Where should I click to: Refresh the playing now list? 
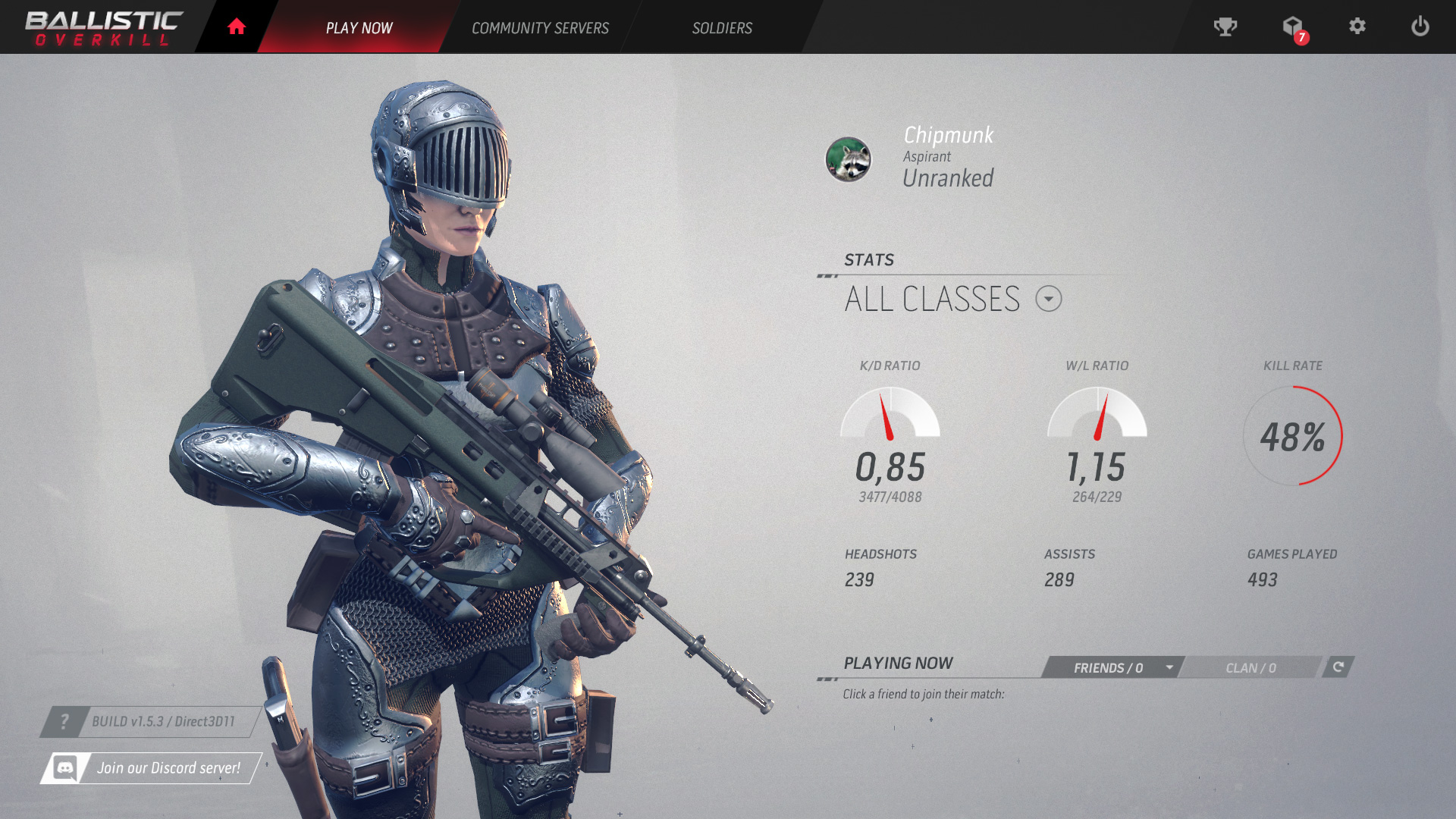coord(1338,667)
